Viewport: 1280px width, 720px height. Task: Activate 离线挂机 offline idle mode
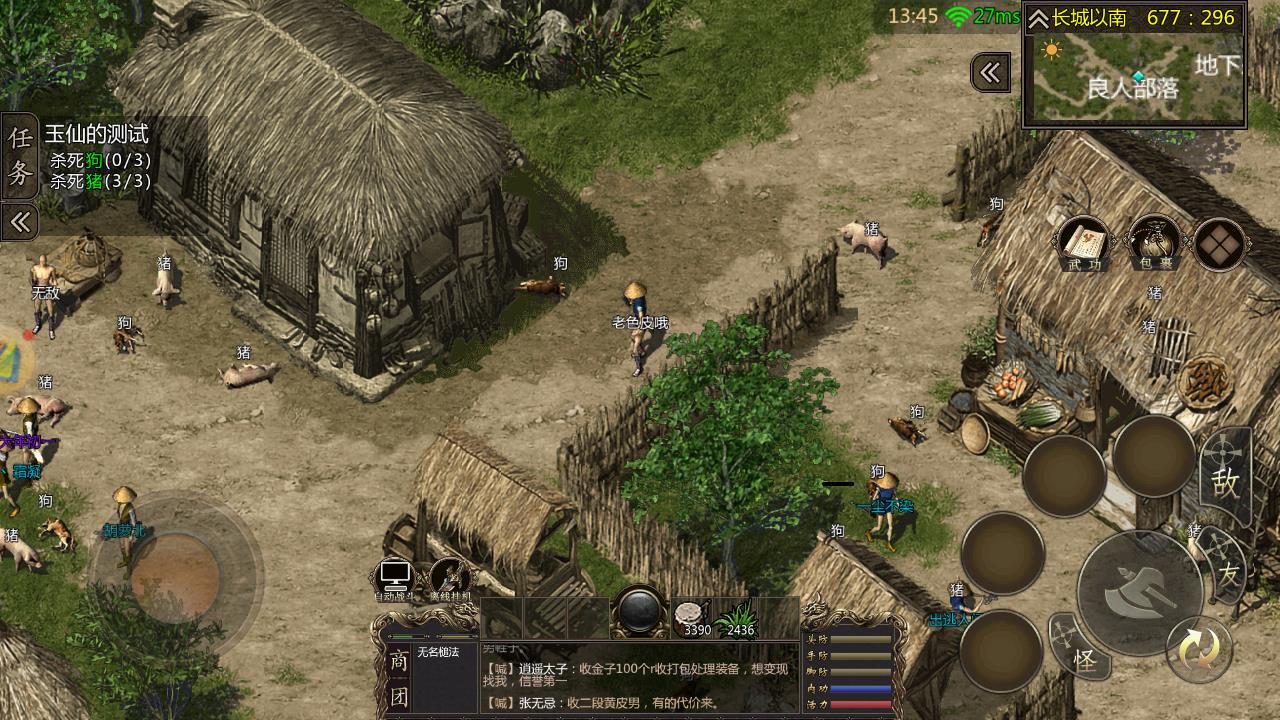point(449,579)
